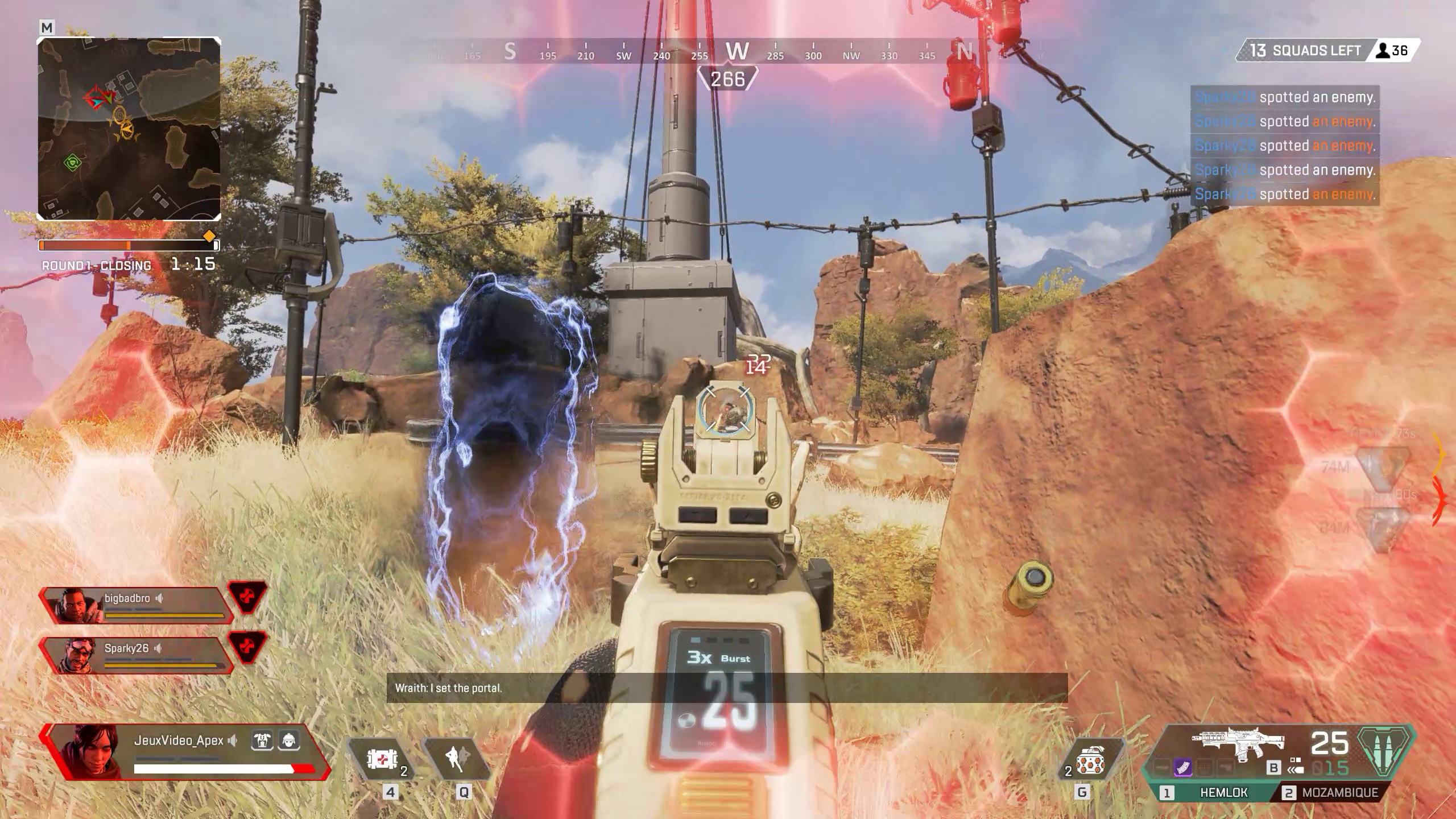Click the empty optic attachment slot icon
Screen dimensions: 1456x819
[1205, 767]
